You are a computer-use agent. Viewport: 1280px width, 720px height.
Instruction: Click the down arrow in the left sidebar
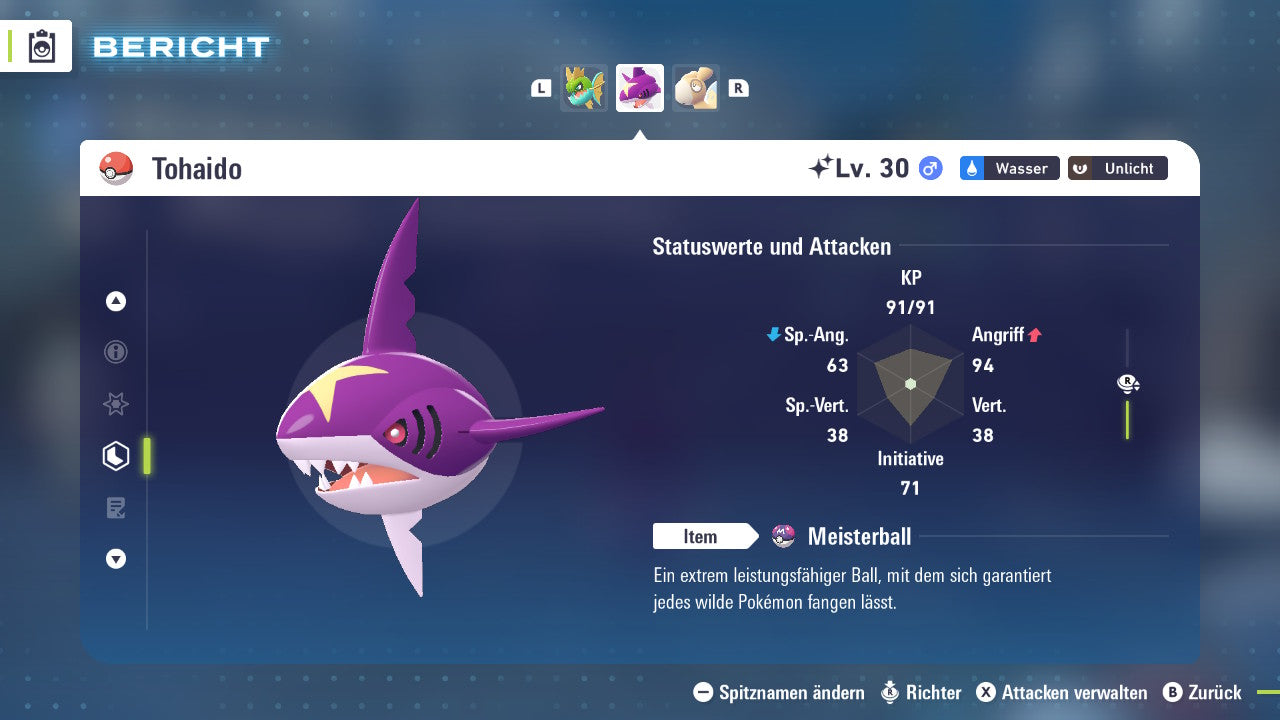(115, 559)
